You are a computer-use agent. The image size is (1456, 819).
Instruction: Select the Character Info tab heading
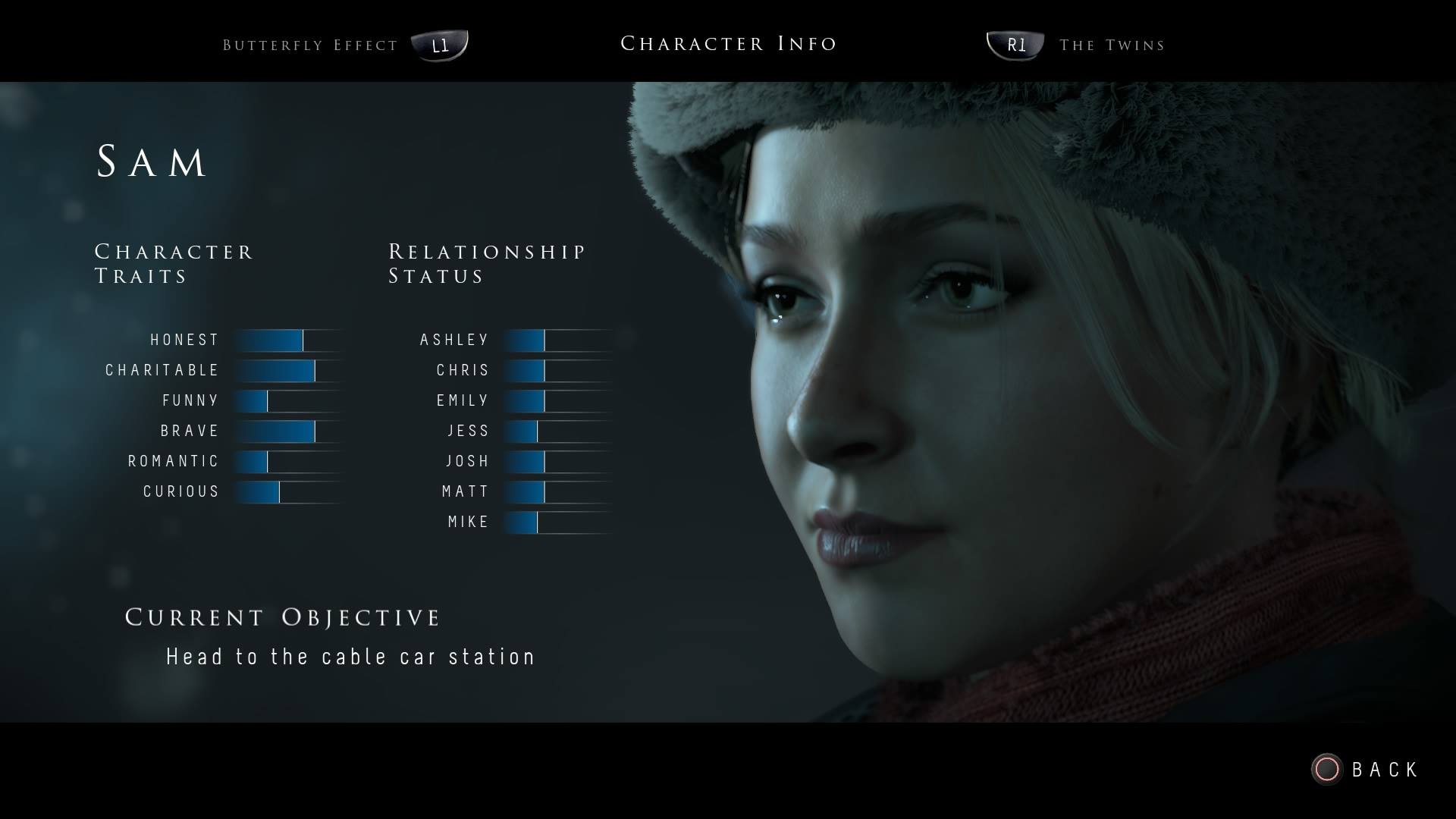coord(728,44)
